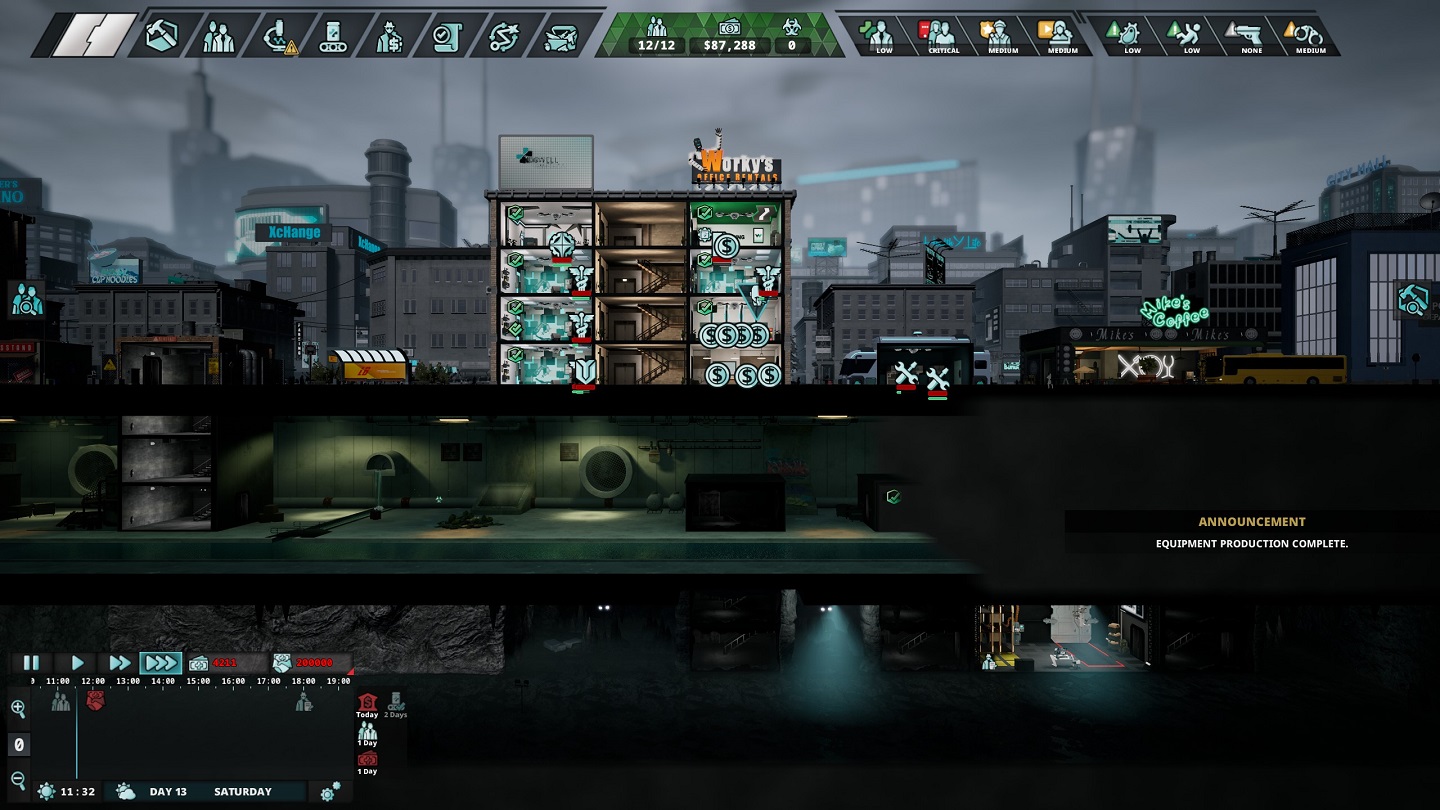Select the bank payment due Today icon

pos(367,703)
